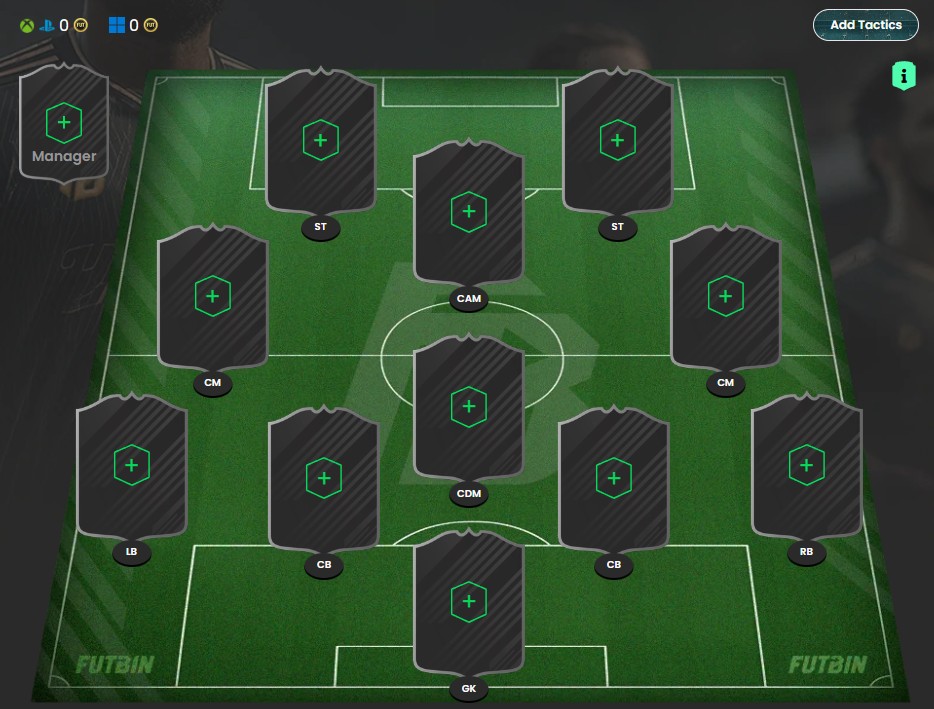Add a player at LB
Screen dimensions: 934x709
coord(131,465)
